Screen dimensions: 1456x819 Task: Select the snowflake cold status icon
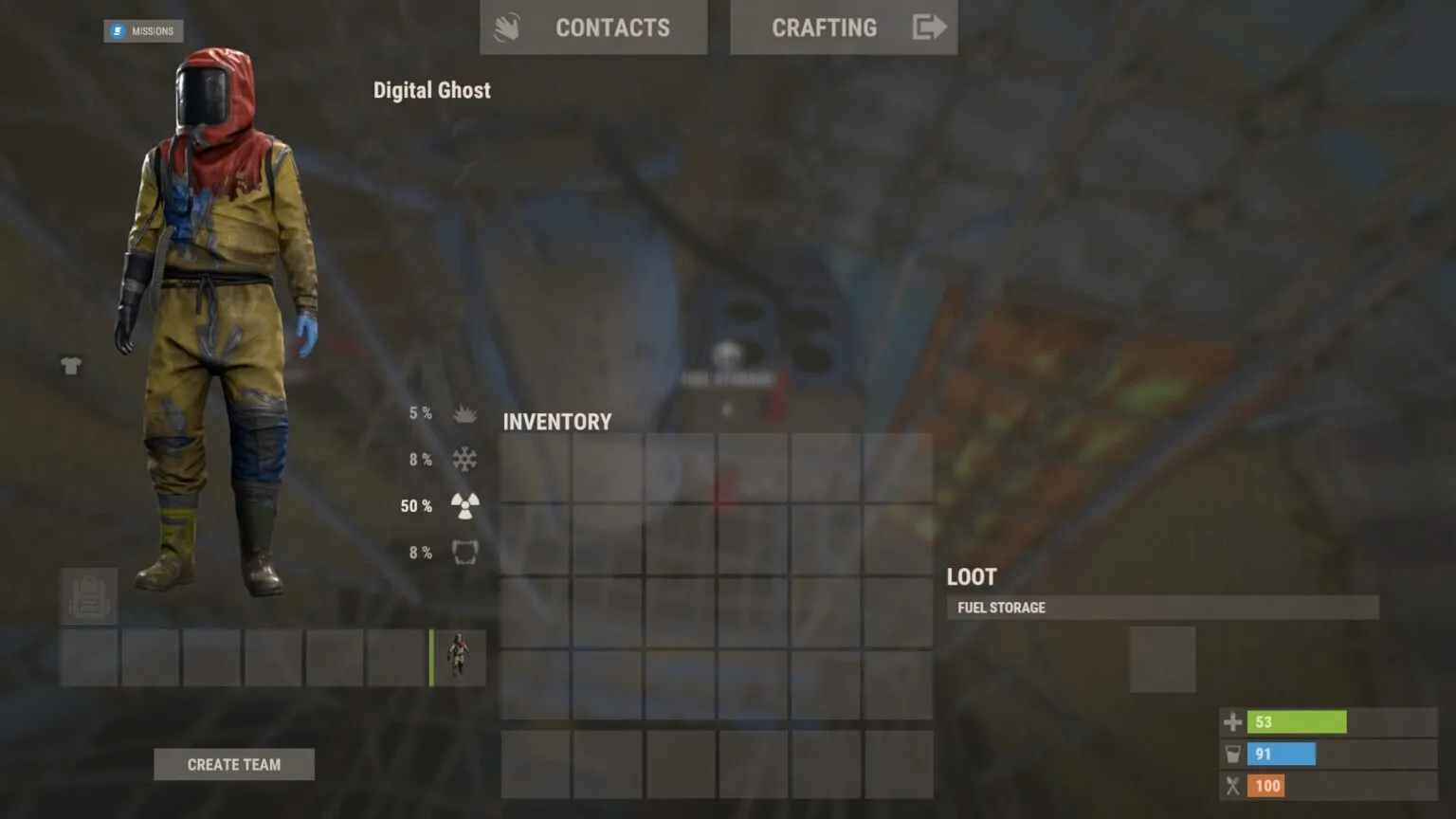(x=463, y=459)
